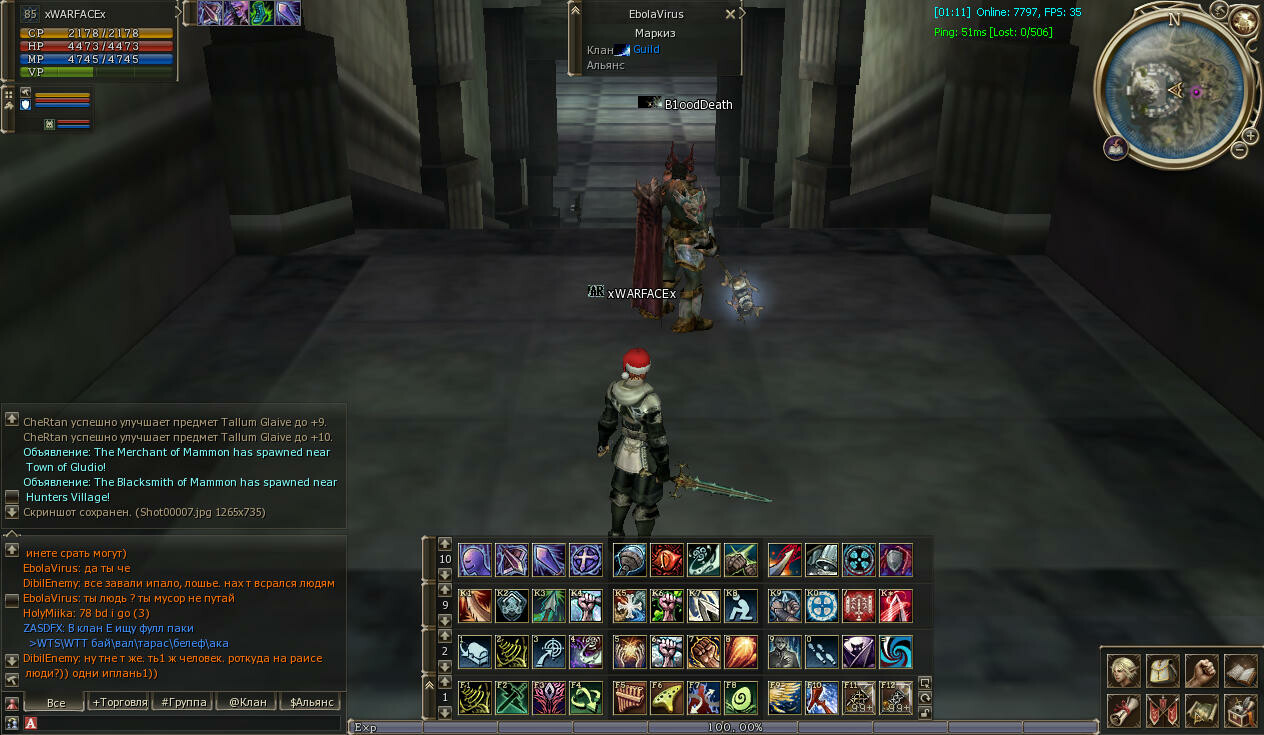The width and height of the screenshot is (1264, 735).
Task: Open the clan banners icon
Action: pyautogui.click(x=1163, y=710)
